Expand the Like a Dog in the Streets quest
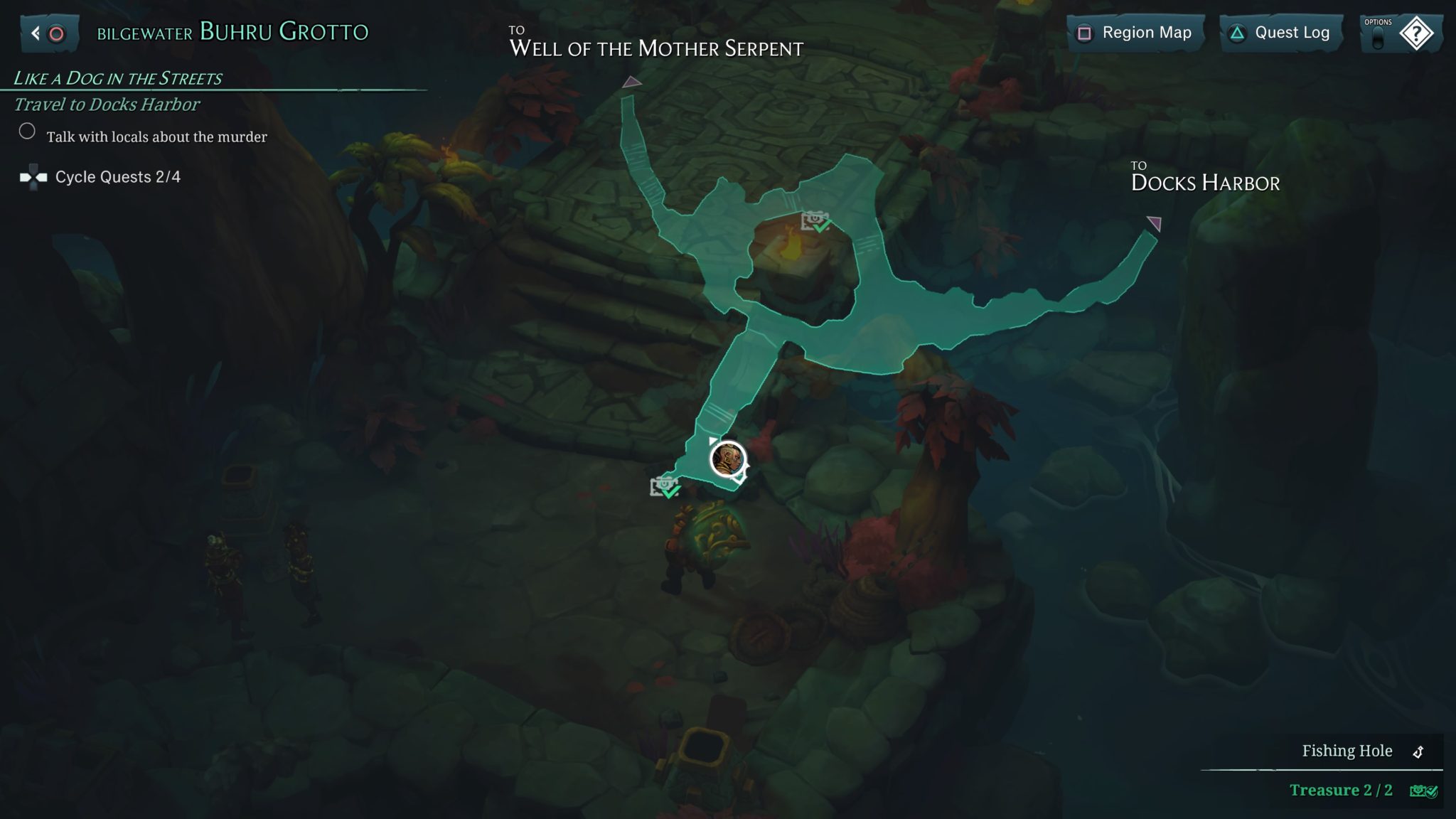Screen dimensions: 1456x819 coord(119,77)
